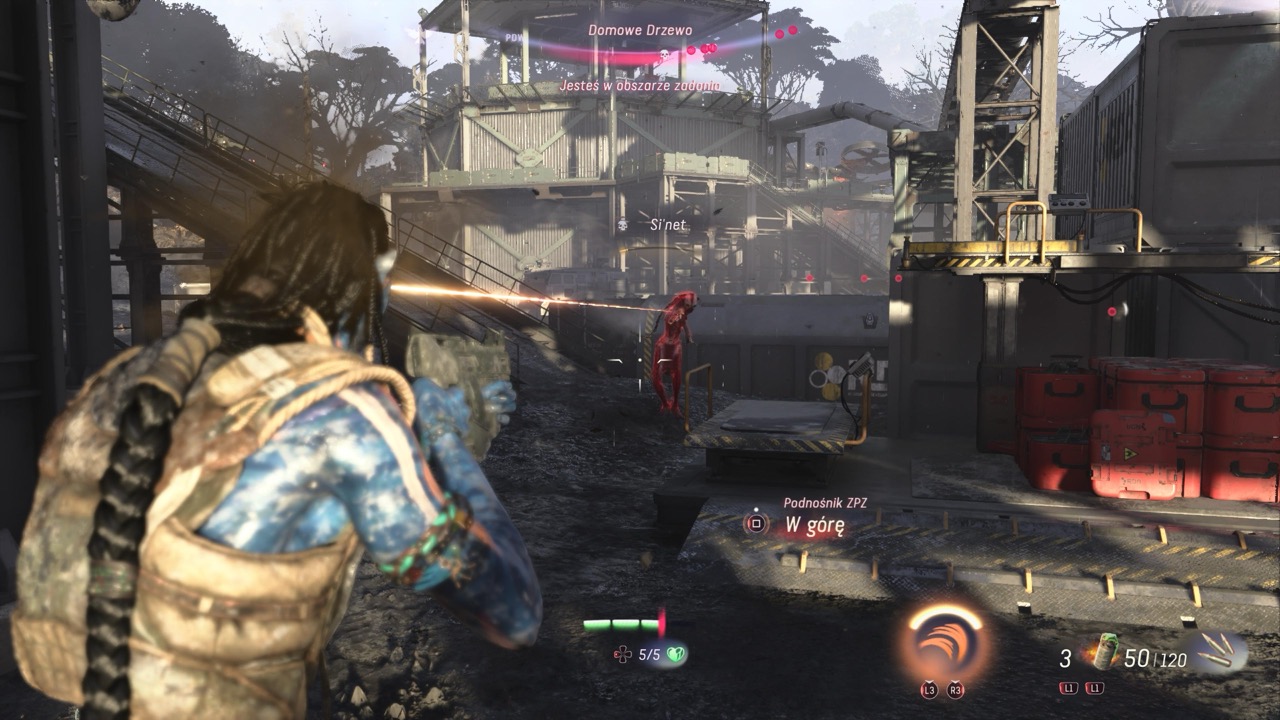The height and width of the screenshot is (720, 1280).
Task: Click the Domowe Drzewo location label
Action: (640, 30)
